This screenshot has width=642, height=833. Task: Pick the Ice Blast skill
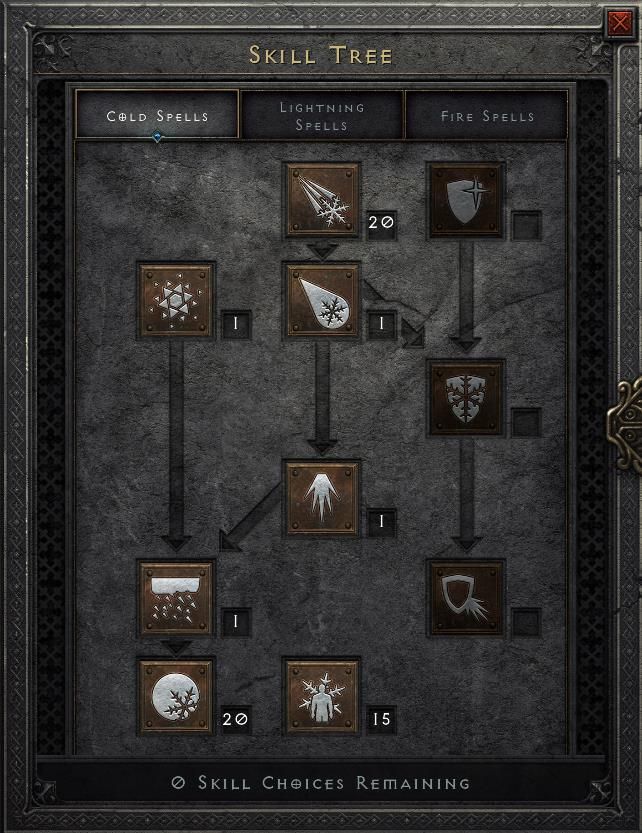pyautogui.click(x=322, y=300)
